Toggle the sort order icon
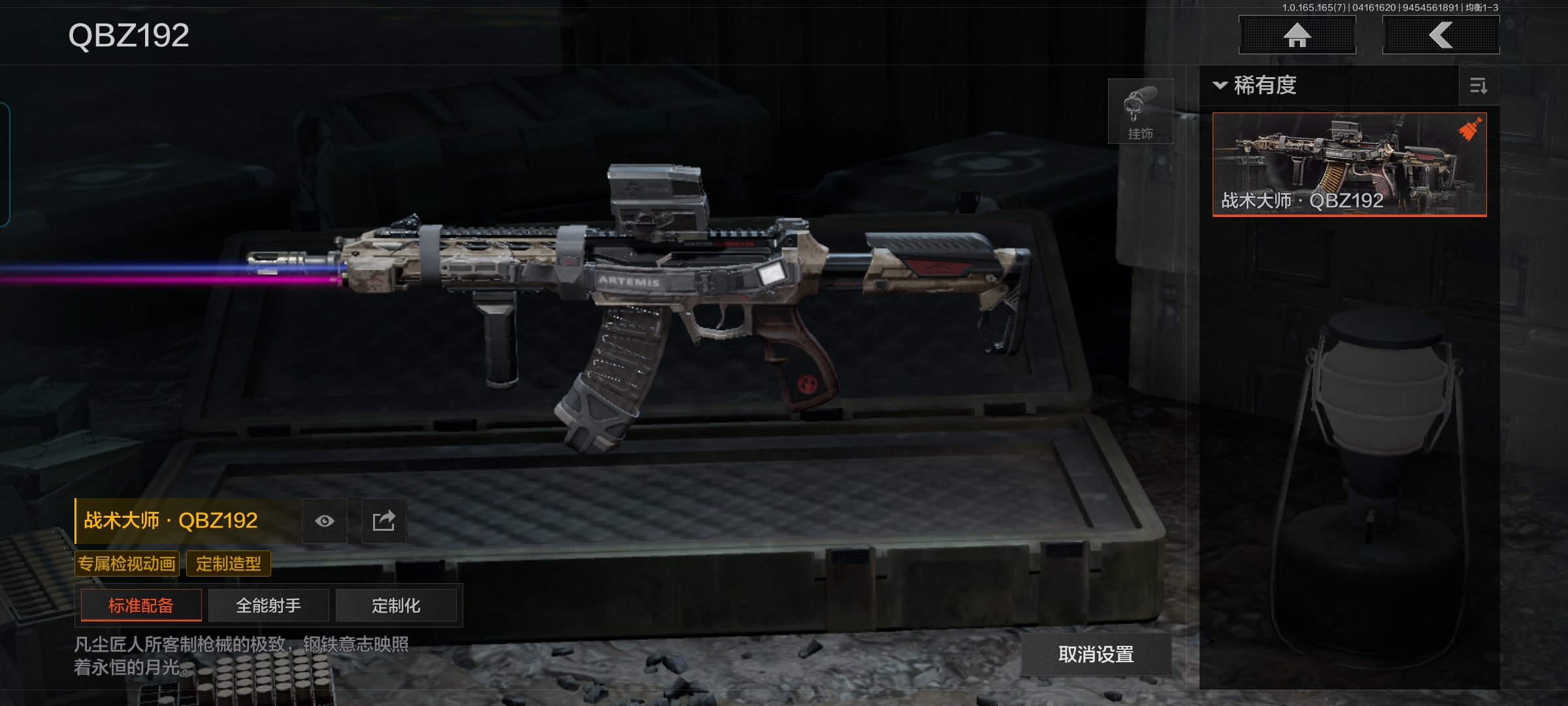The height and width of the screenshot is (706, 1568). [1478, 86]
